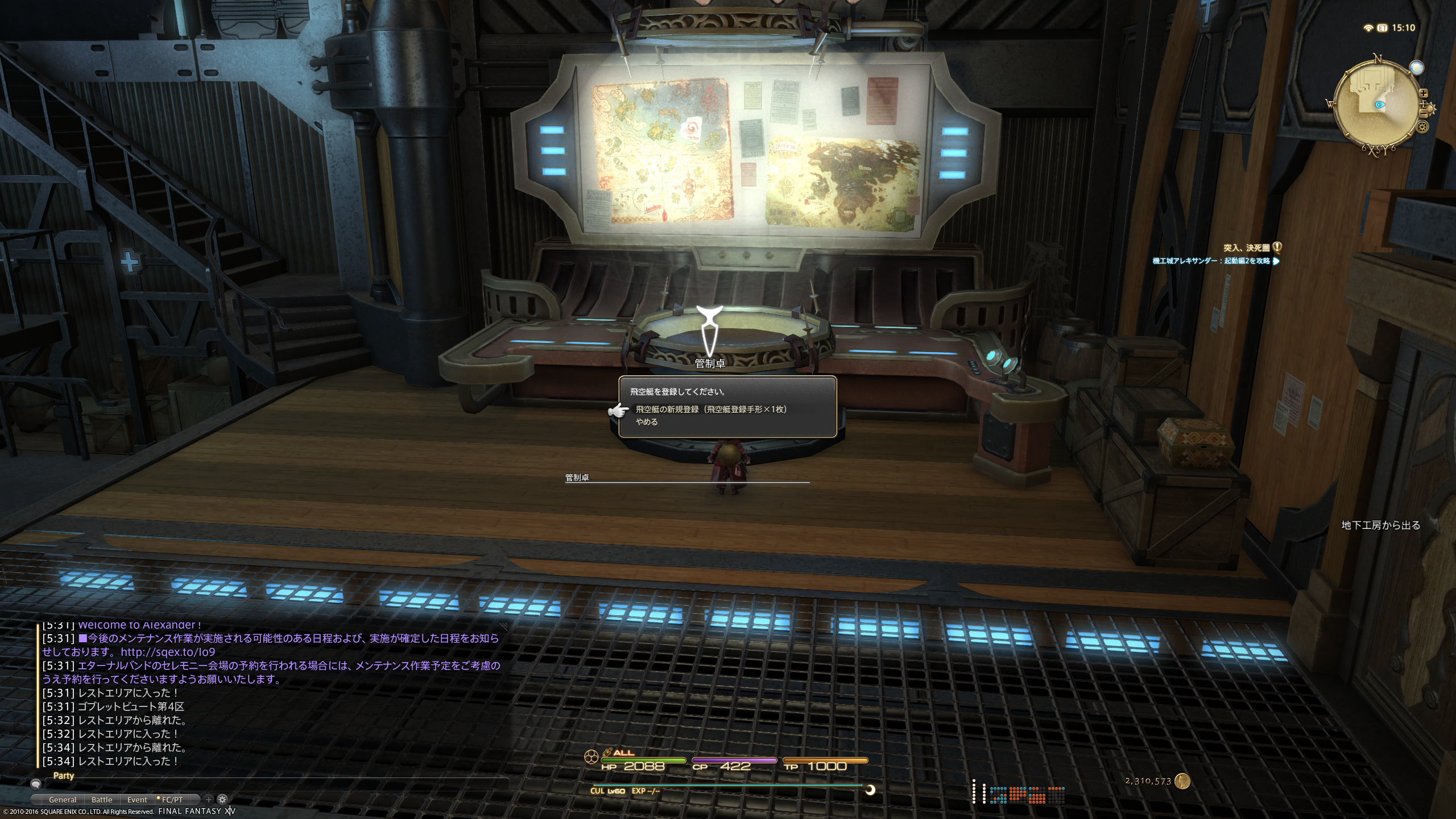Toggle the ET clock display

pos(1383,28)
